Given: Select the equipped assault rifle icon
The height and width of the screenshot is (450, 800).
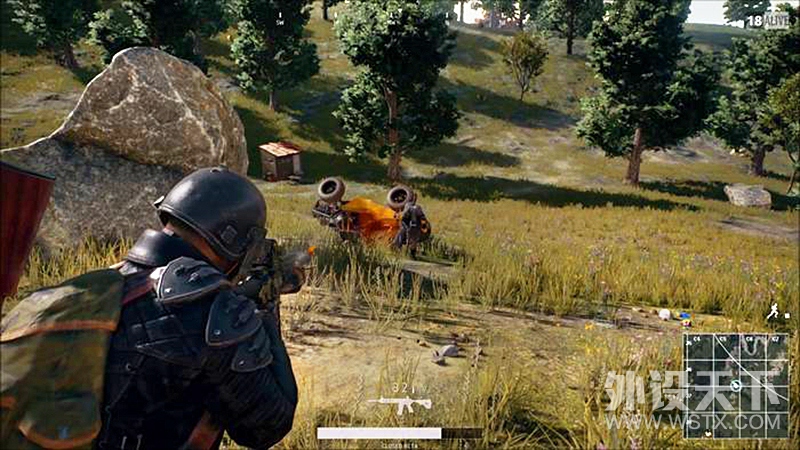Looking at the screenshot, I should coord(399,404).
